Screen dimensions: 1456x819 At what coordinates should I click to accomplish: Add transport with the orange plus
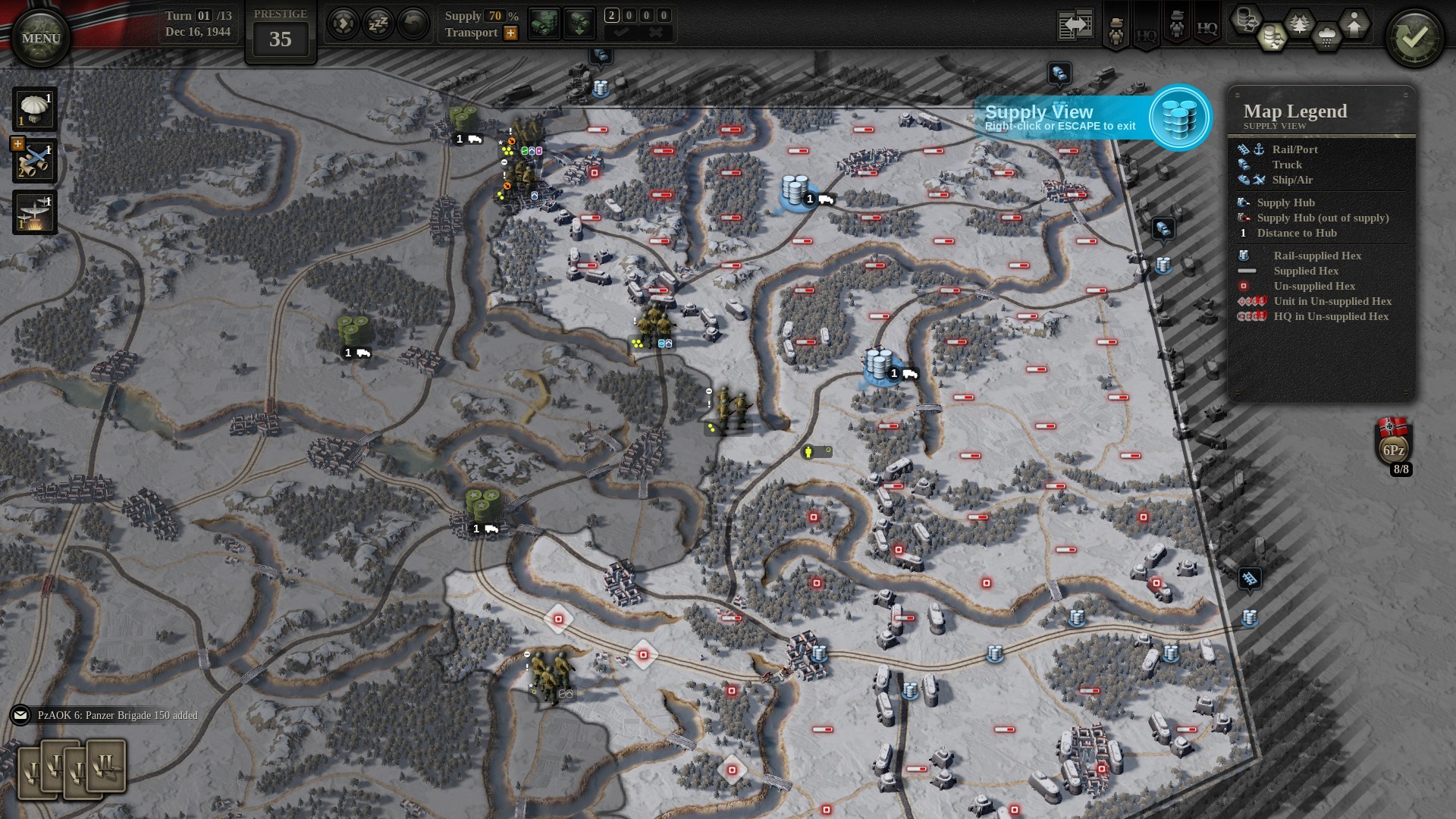511,33
